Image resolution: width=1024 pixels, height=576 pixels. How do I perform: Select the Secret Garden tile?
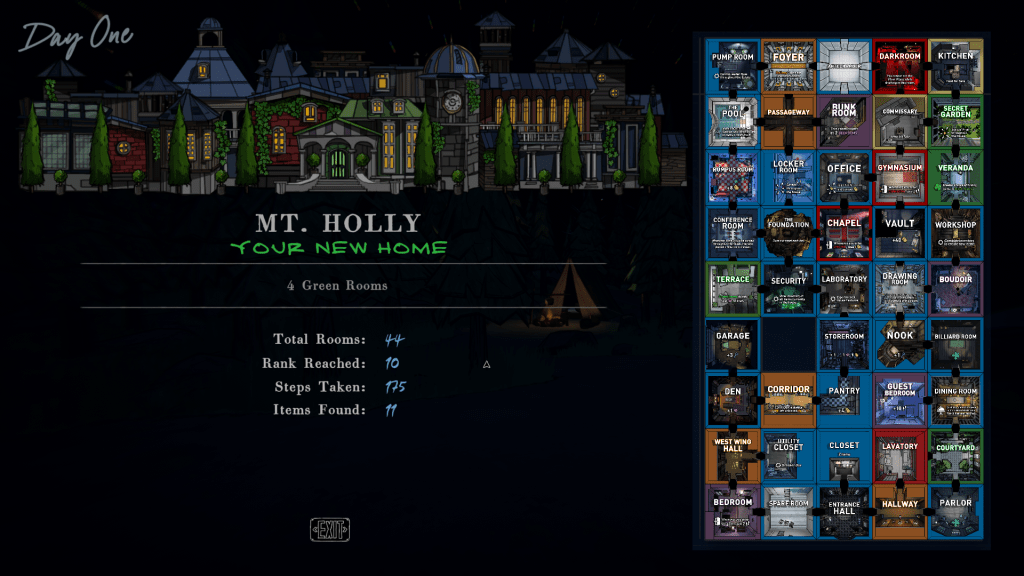[955, 122]
